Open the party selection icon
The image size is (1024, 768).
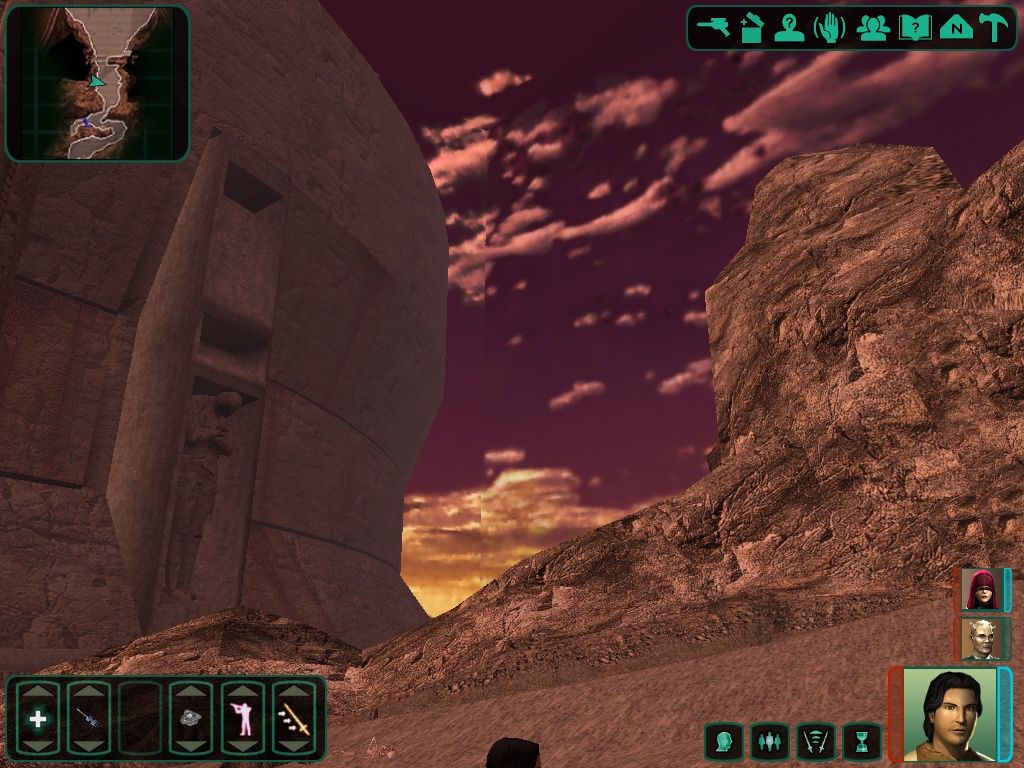873,28
